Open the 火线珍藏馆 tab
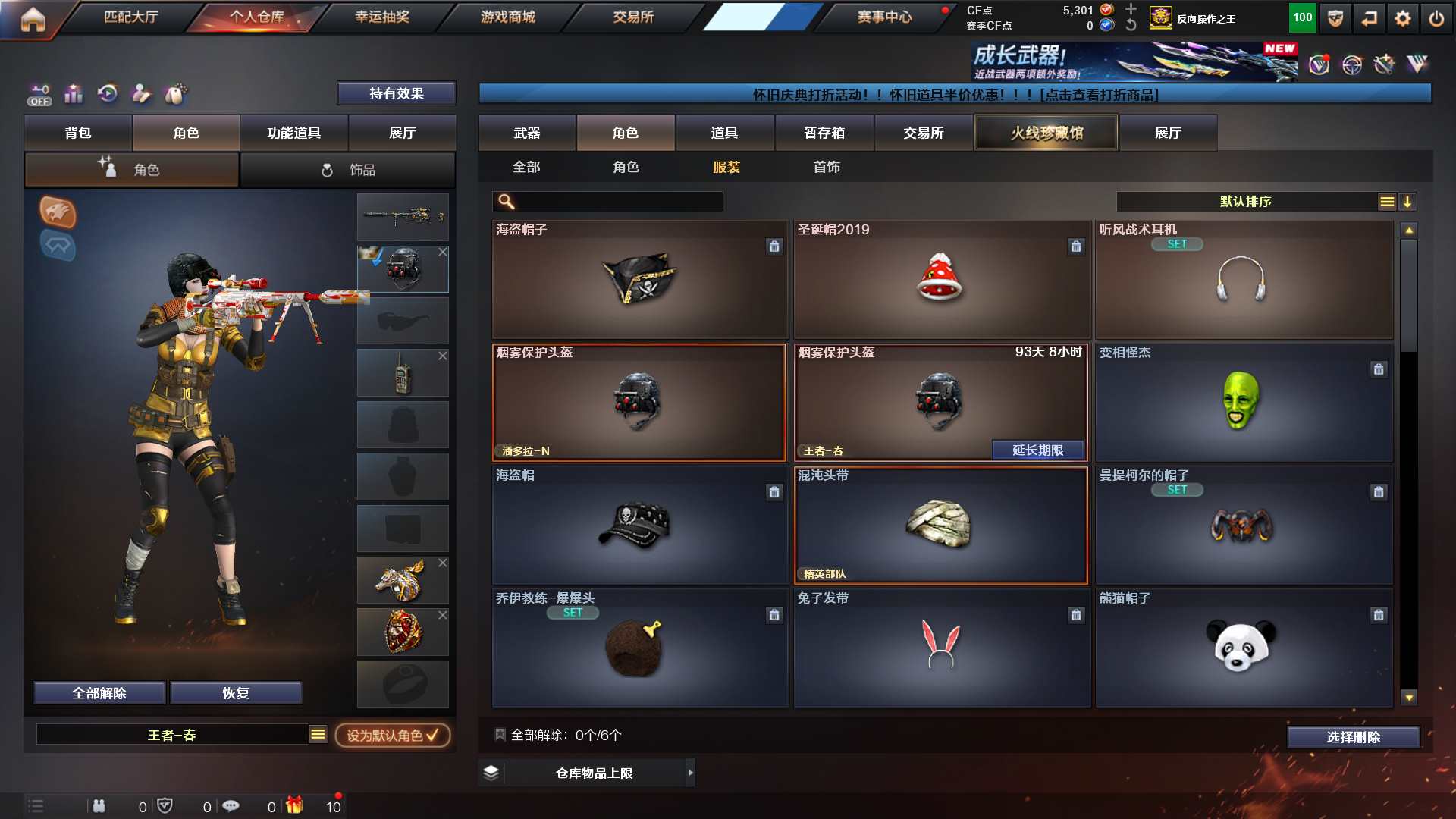Viewport: 1456px width, 819px height. tap(1046, 133)
